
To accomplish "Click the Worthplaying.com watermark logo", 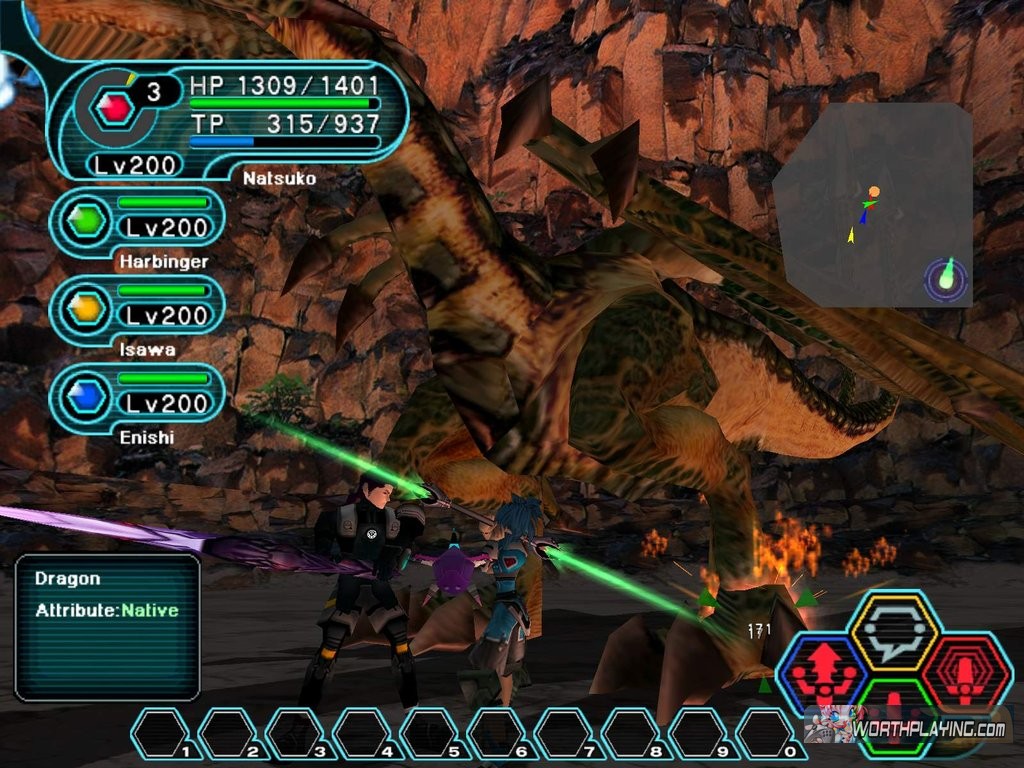I will pyautogui.click(x=912, y=728).
